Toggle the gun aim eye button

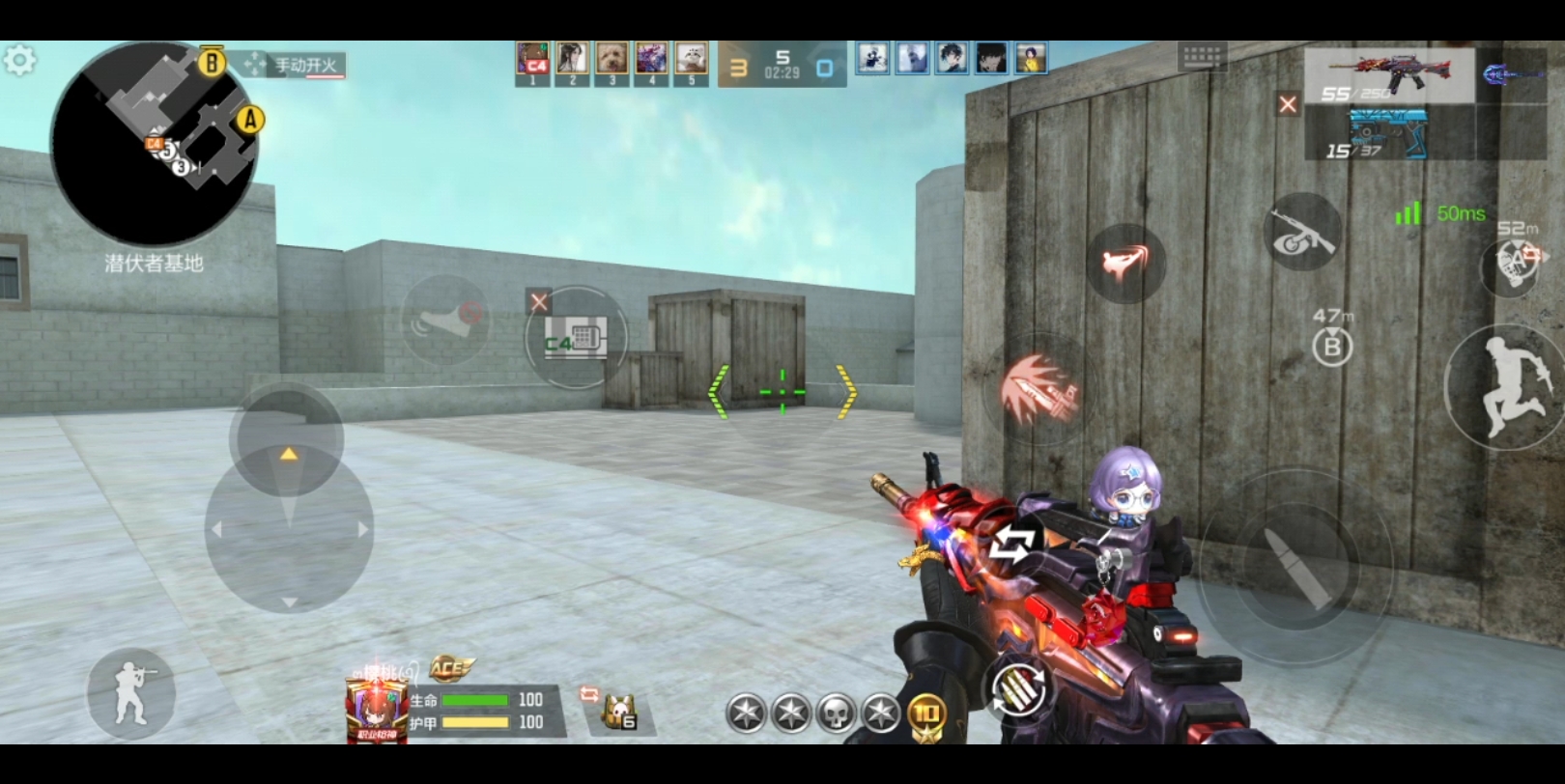[x=1302, y=232]
